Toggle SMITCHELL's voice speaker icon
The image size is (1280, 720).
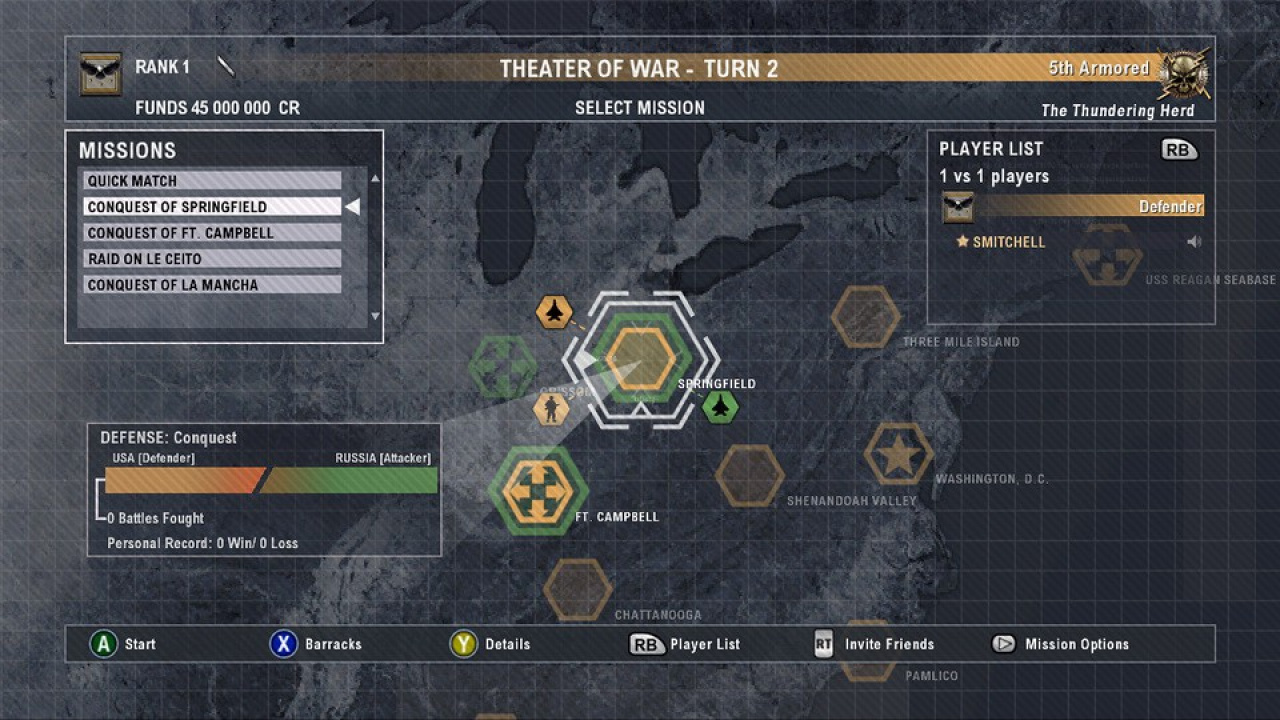coord(1194,242)
